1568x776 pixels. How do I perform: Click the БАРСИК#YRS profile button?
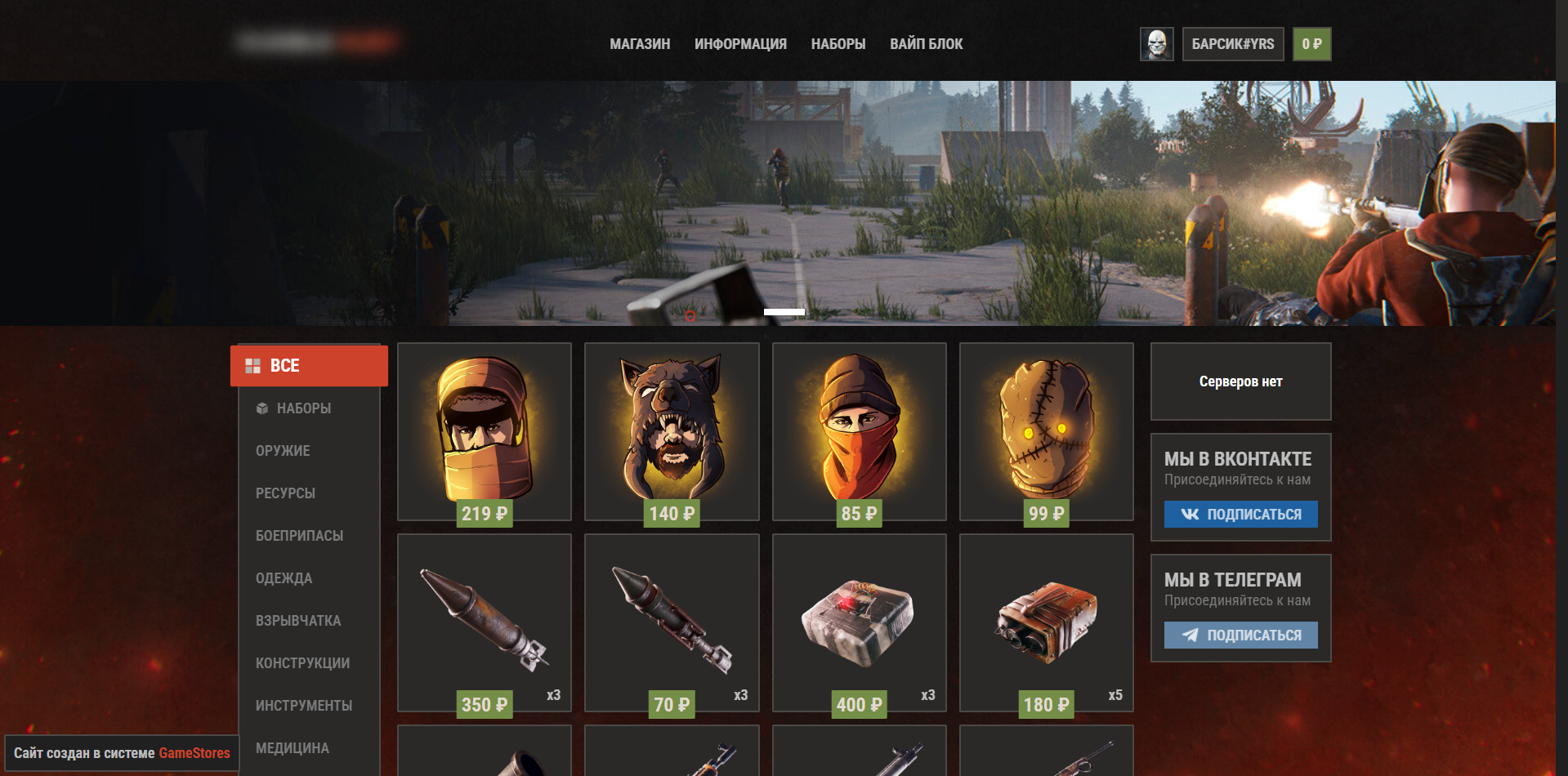[x=1232, y=44]
